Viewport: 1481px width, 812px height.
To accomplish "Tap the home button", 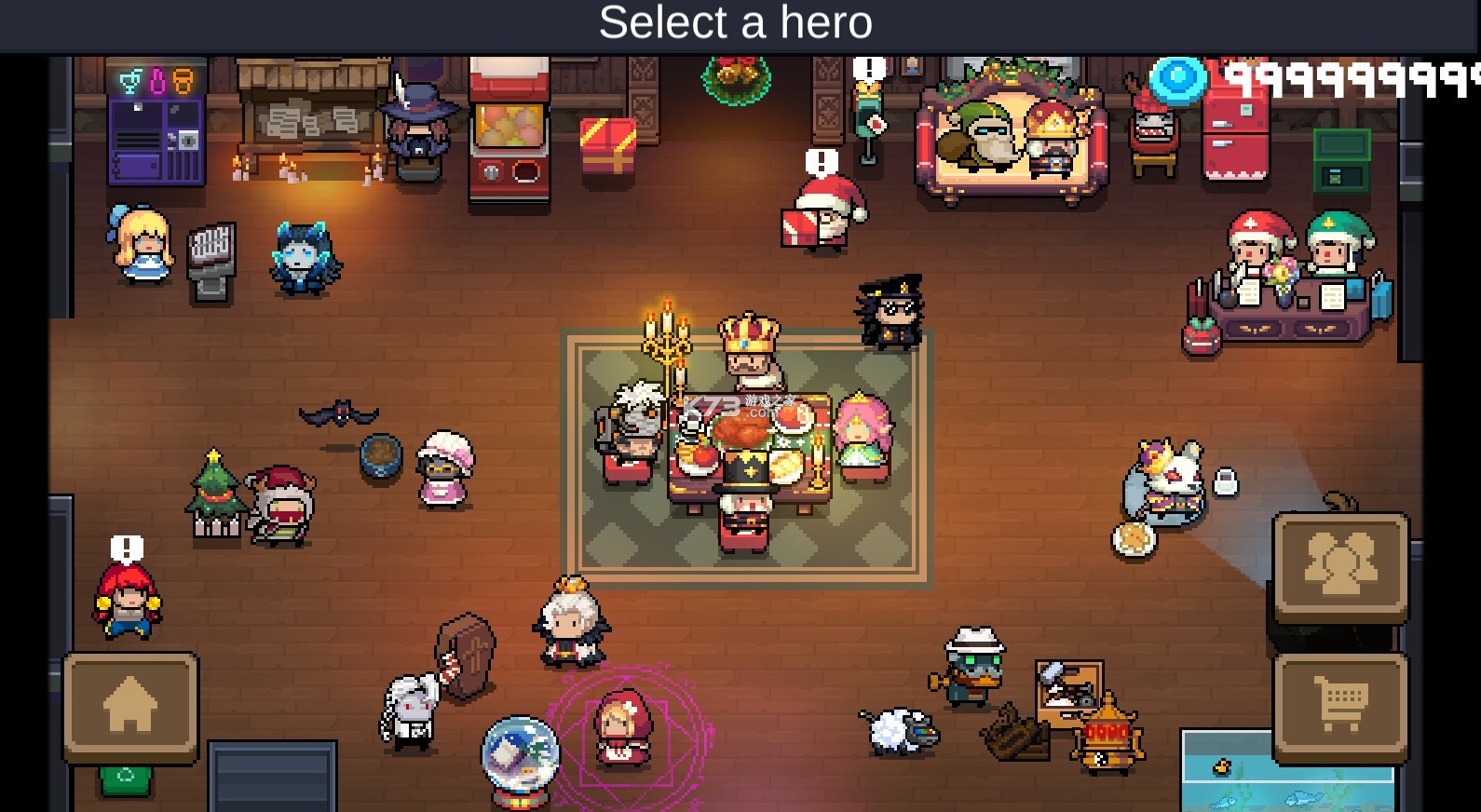I will coord(130,707).
